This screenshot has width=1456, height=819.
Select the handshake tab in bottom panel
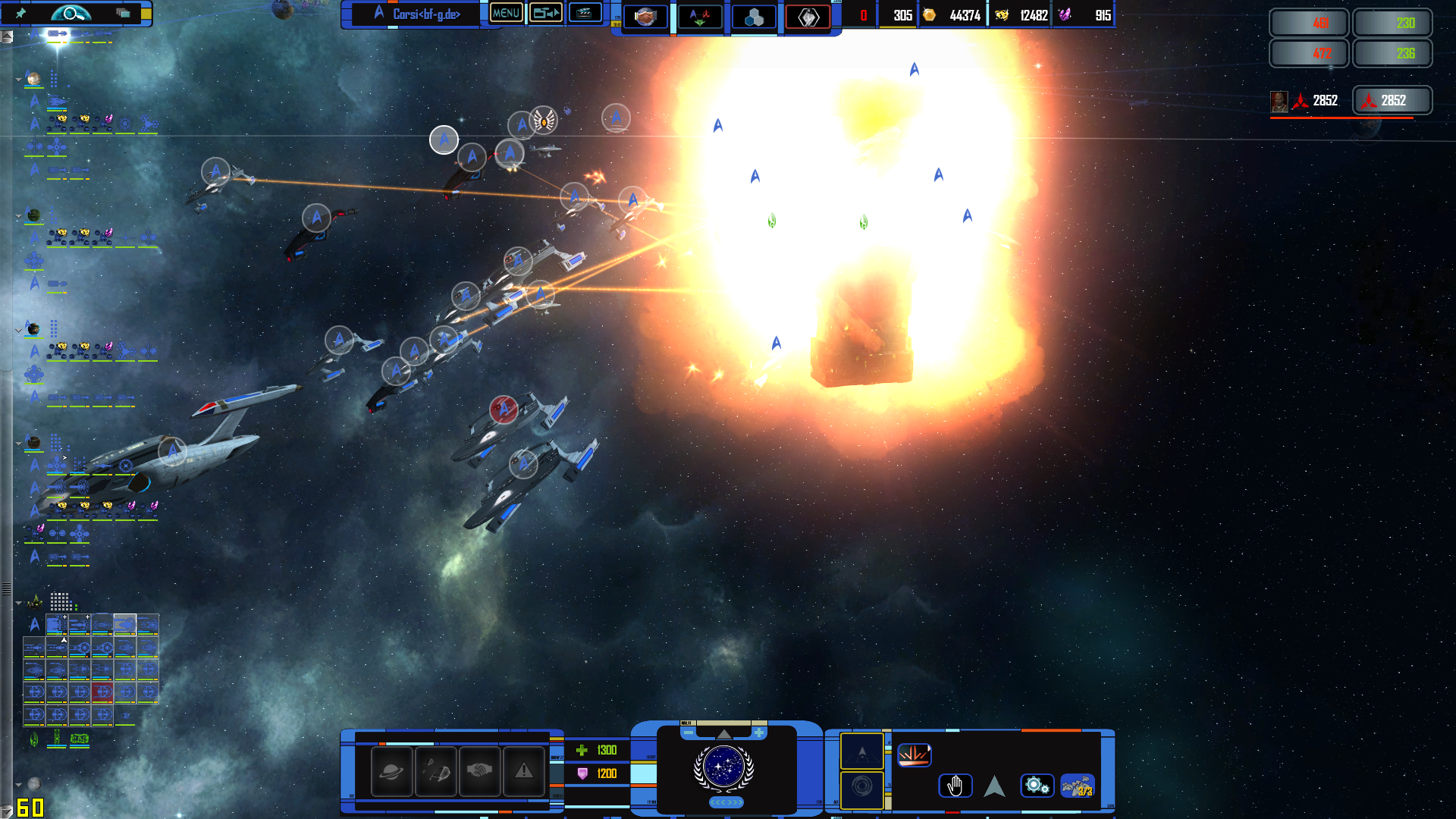coord(479,771)
